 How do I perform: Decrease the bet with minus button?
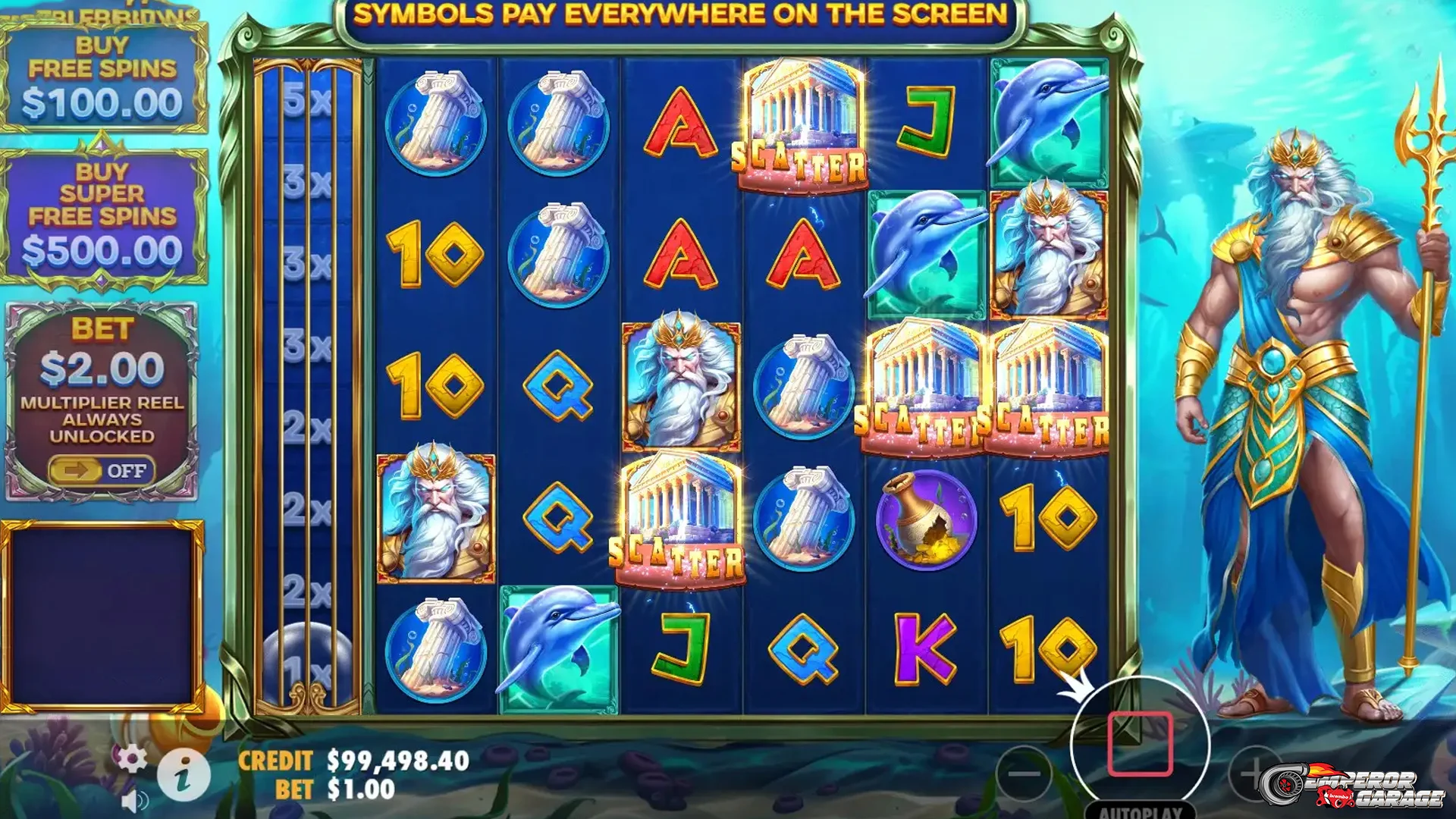[x=1024, y=773]
